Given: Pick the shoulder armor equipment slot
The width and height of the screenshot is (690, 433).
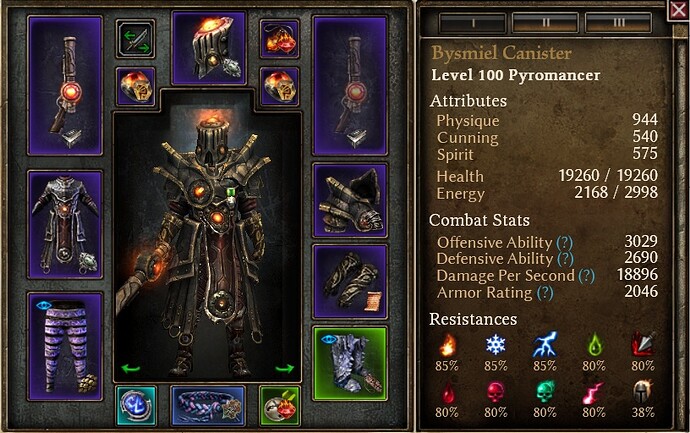Looking at the screenshot, I should [x=350, y=198].
